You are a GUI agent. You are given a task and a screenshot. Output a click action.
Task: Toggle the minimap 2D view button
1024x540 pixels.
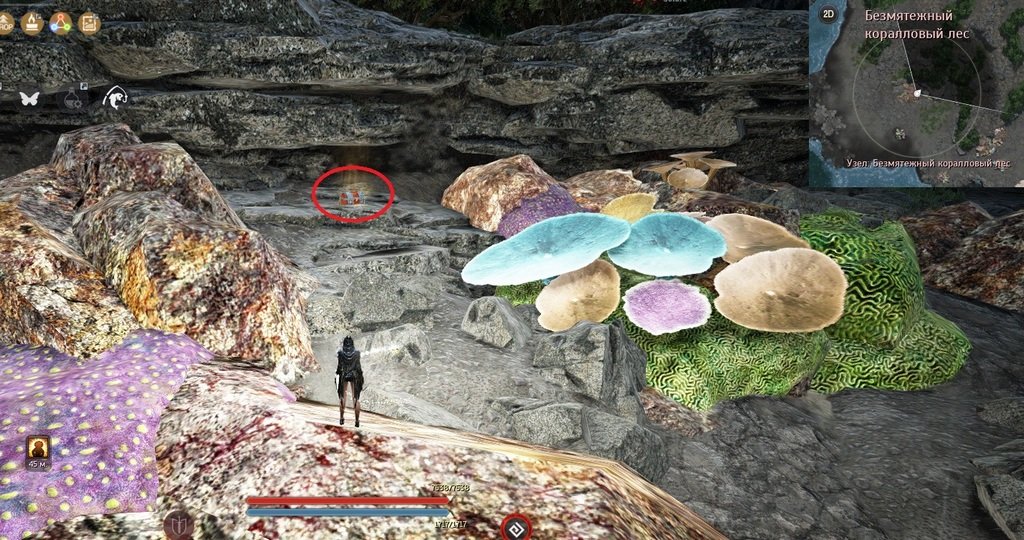click(x=828, y=14)
